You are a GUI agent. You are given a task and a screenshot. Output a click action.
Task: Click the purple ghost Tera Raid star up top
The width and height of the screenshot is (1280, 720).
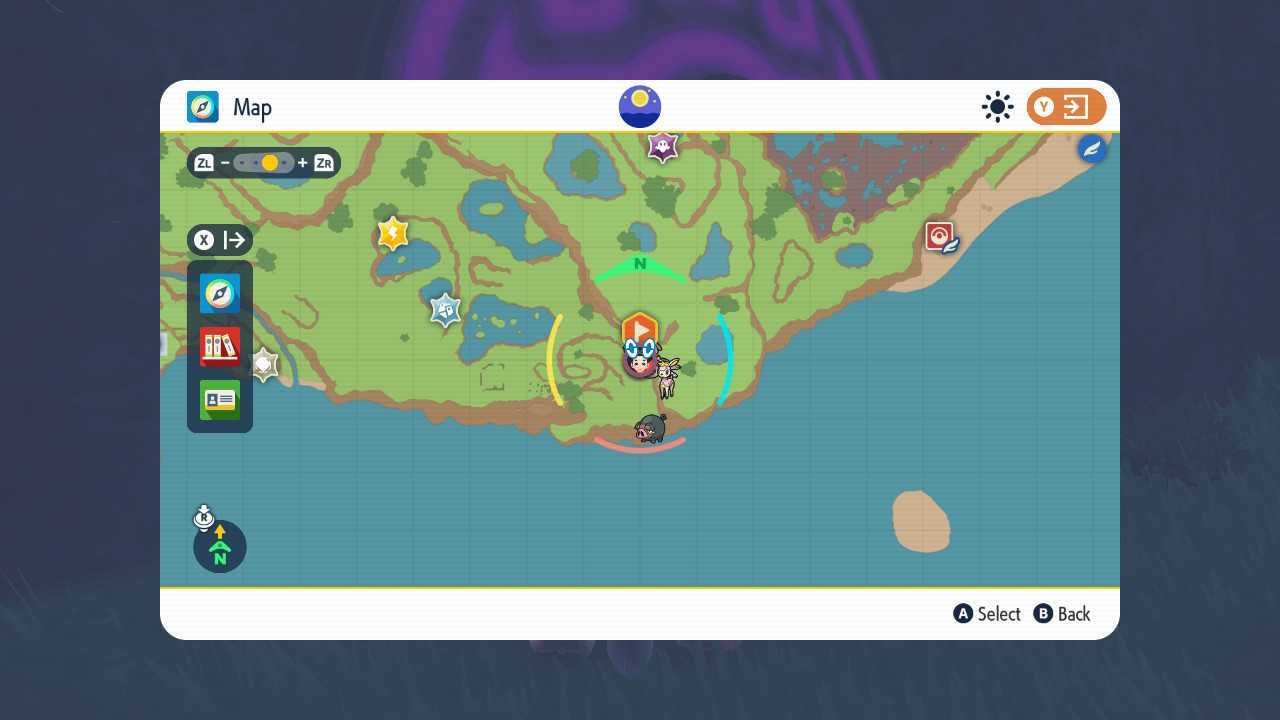point(661,146)
